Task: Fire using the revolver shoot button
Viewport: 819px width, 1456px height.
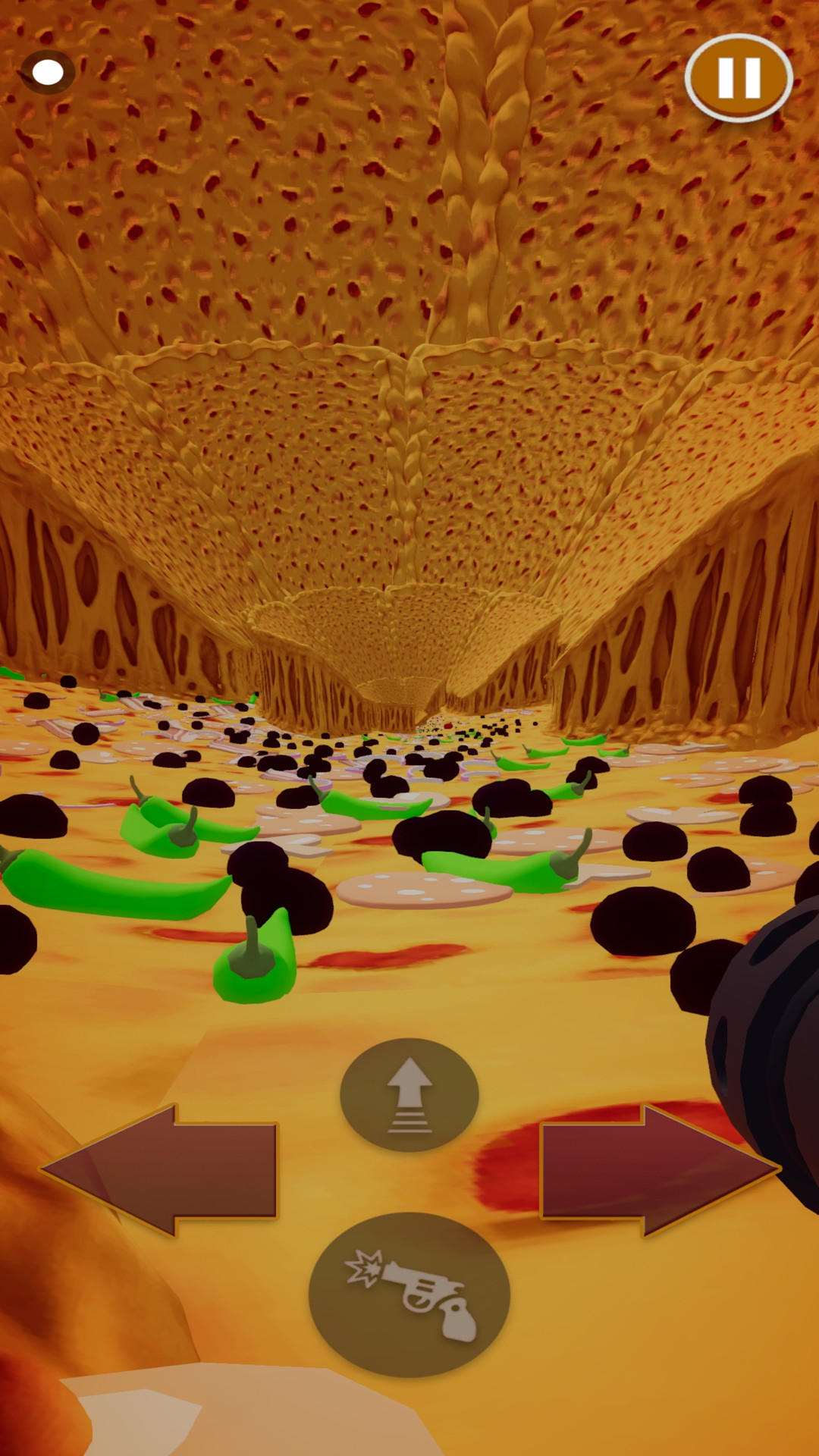Action: (x=409, y=1294)
